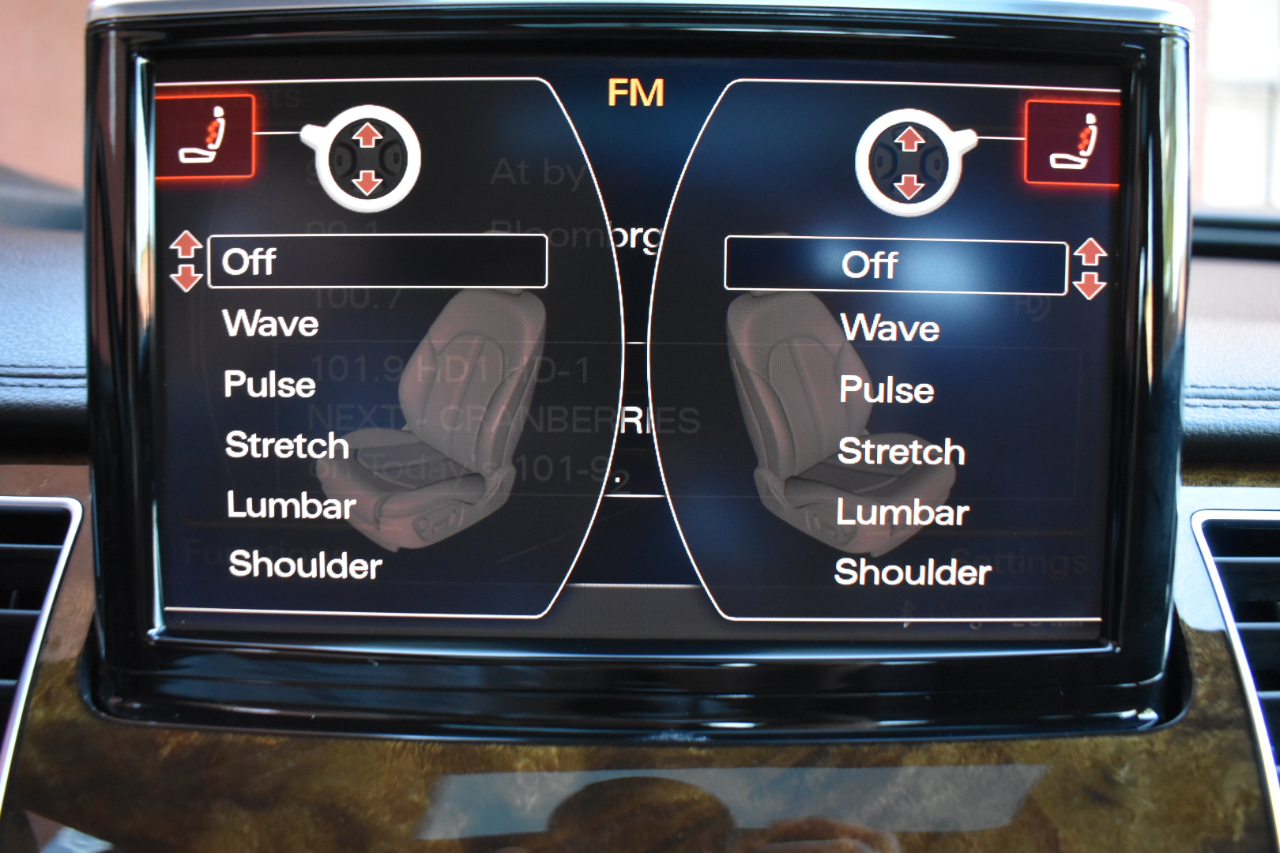Select Shoulder massage for the left seat
Screen dimensions: 1280x853
coord(305,565)
